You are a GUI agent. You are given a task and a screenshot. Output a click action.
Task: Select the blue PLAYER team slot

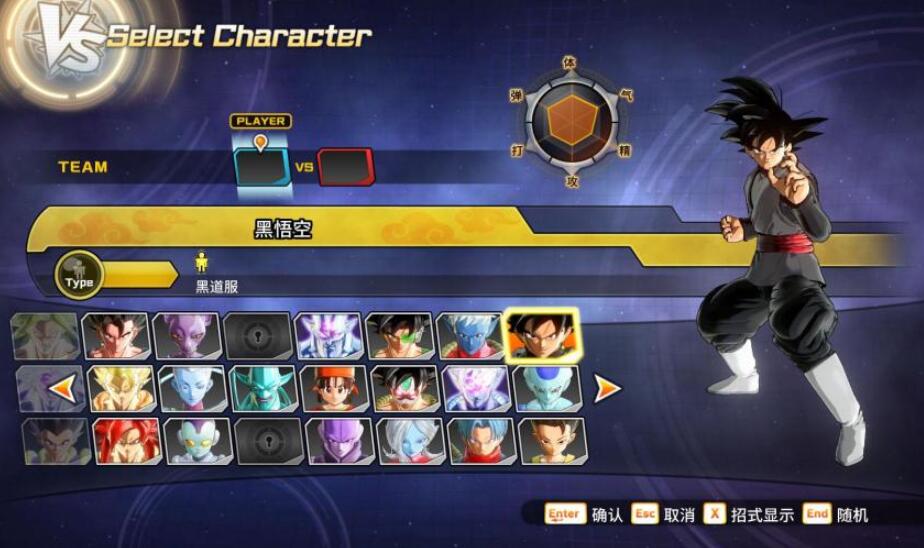261,167
